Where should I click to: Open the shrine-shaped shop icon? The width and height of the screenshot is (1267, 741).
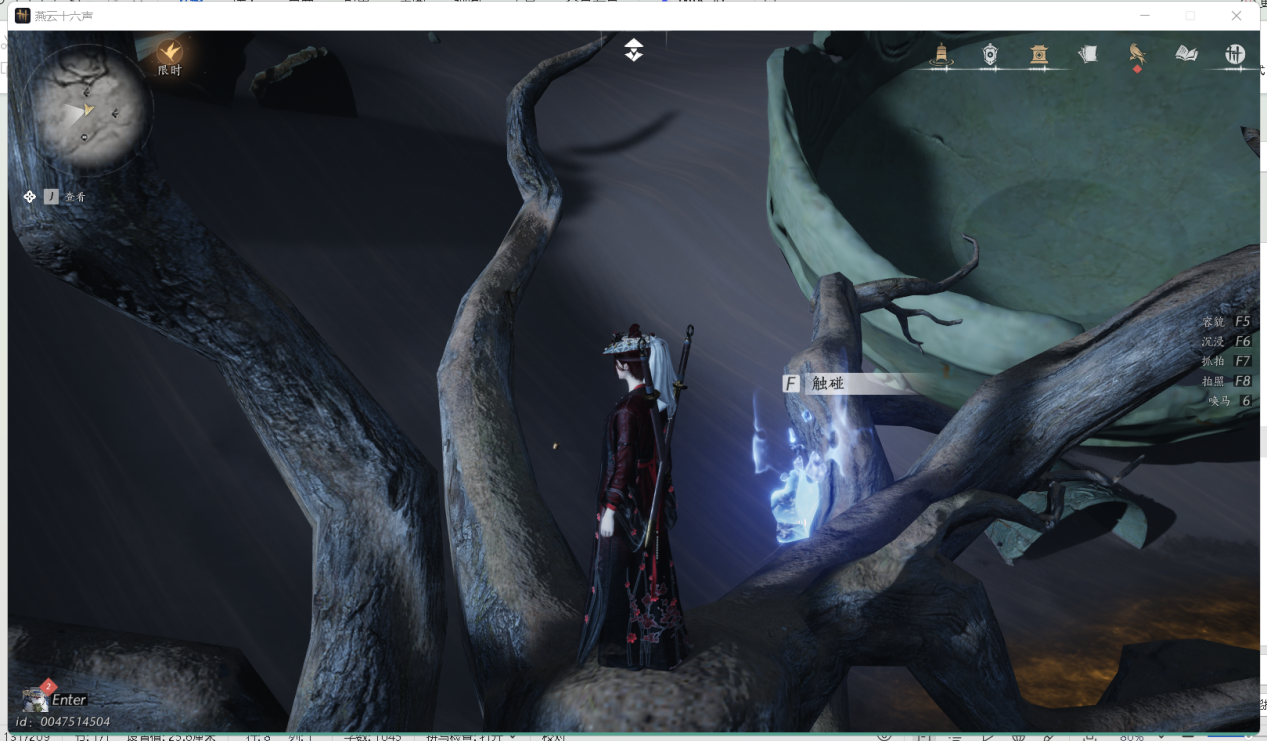(x=1039, y=54)
